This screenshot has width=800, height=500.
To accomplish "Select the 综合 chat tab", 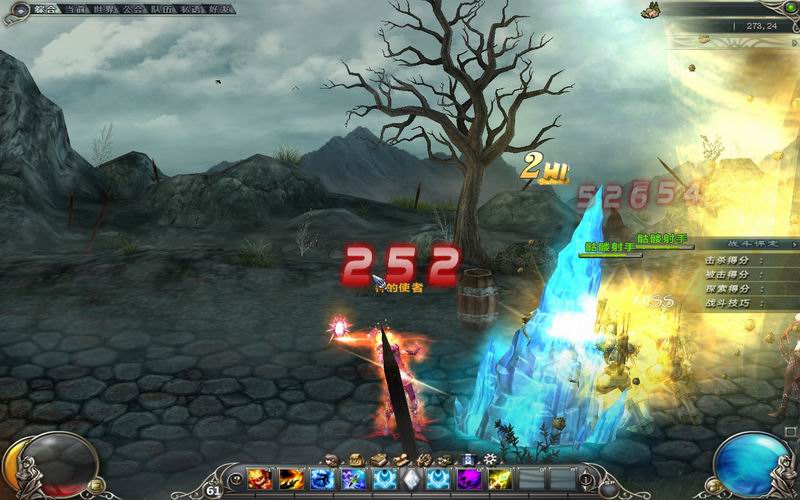I will coord(44,8).
